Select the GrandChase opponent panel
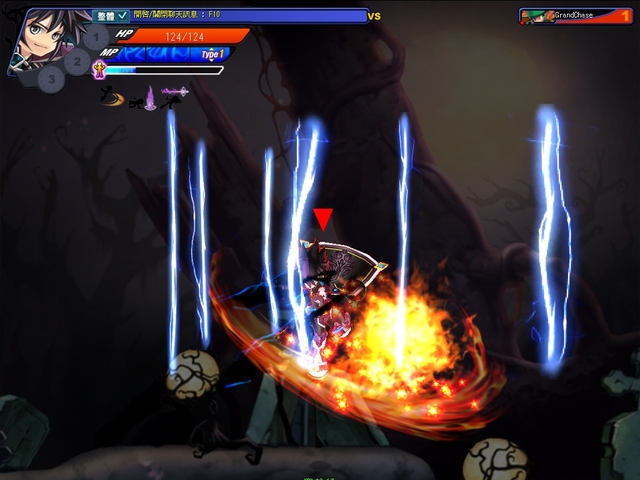 coord(575,16)
